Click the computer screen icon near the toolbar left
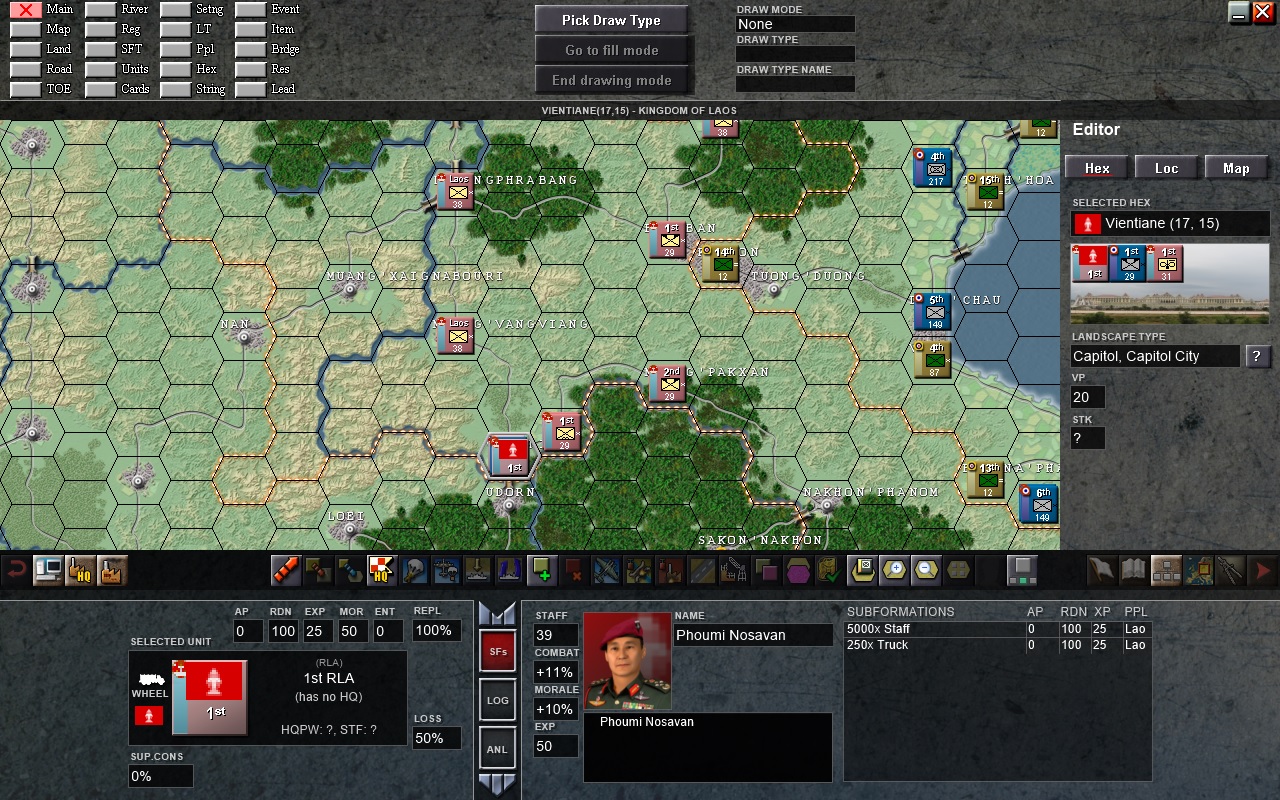Viewport: 1280px width, 800px height. point(48,570)
